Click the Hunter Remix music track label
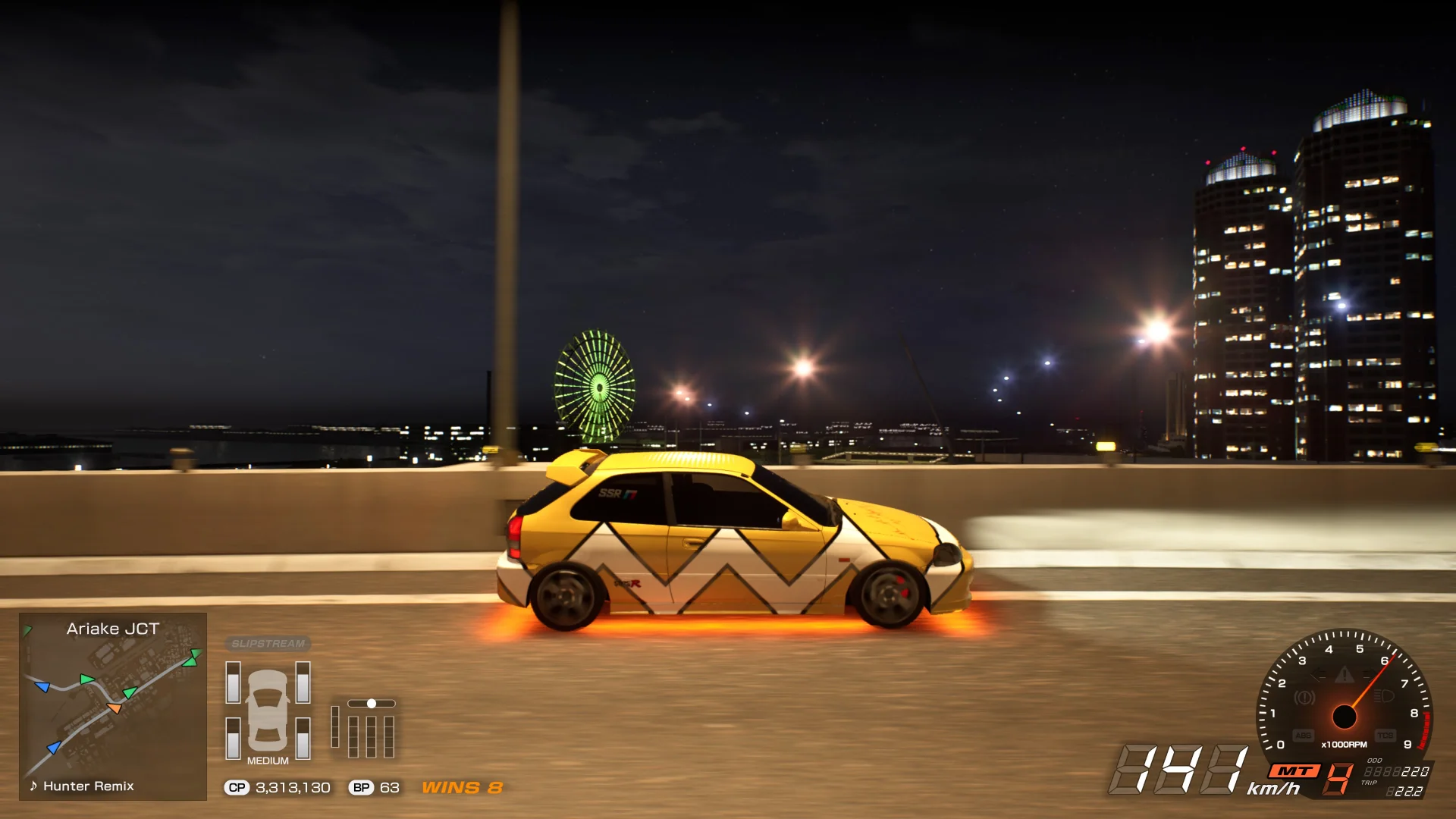 (x=88, y=786)
